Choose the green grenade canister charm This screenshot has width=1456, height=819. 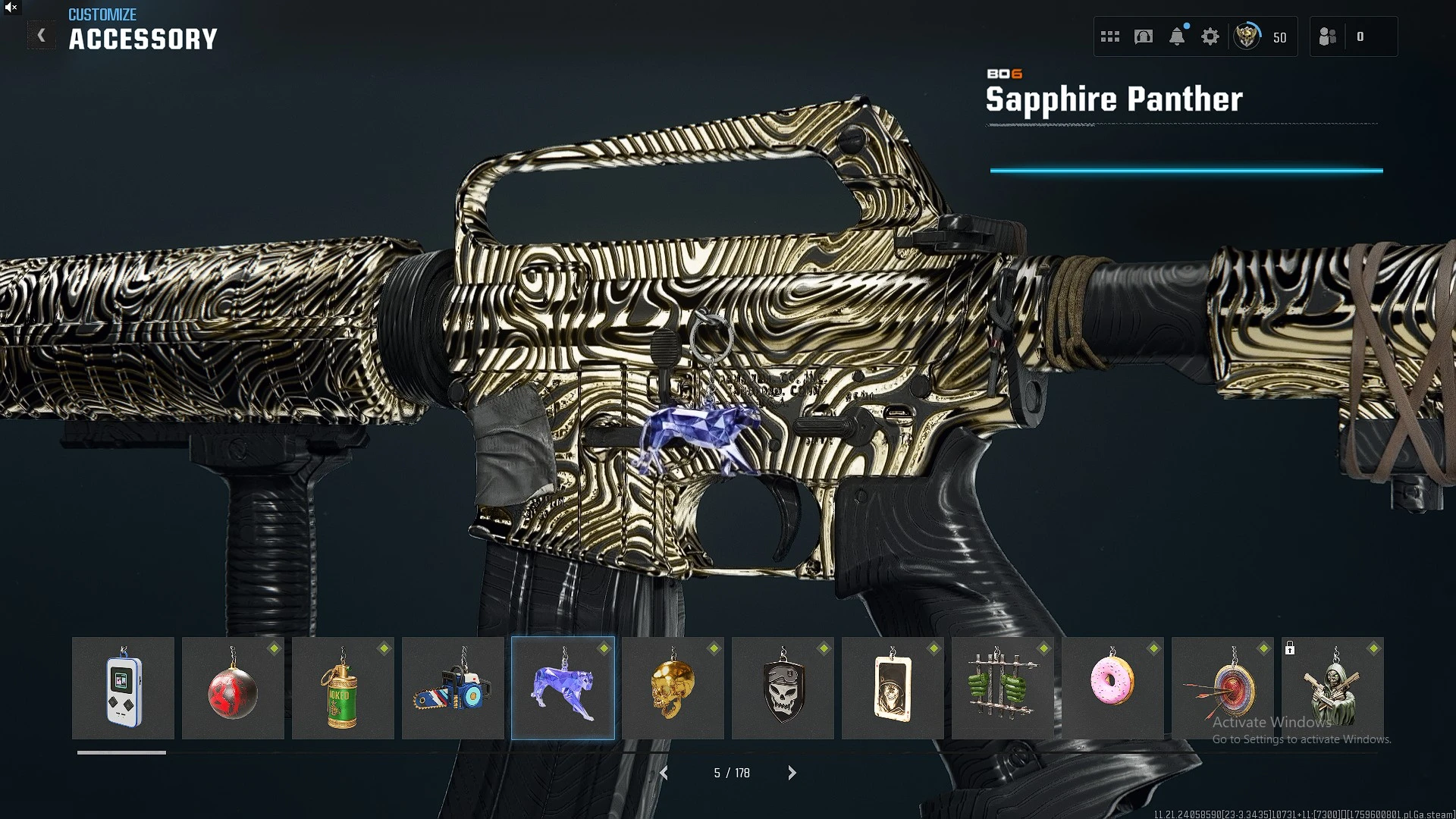[x=343, y=688]
